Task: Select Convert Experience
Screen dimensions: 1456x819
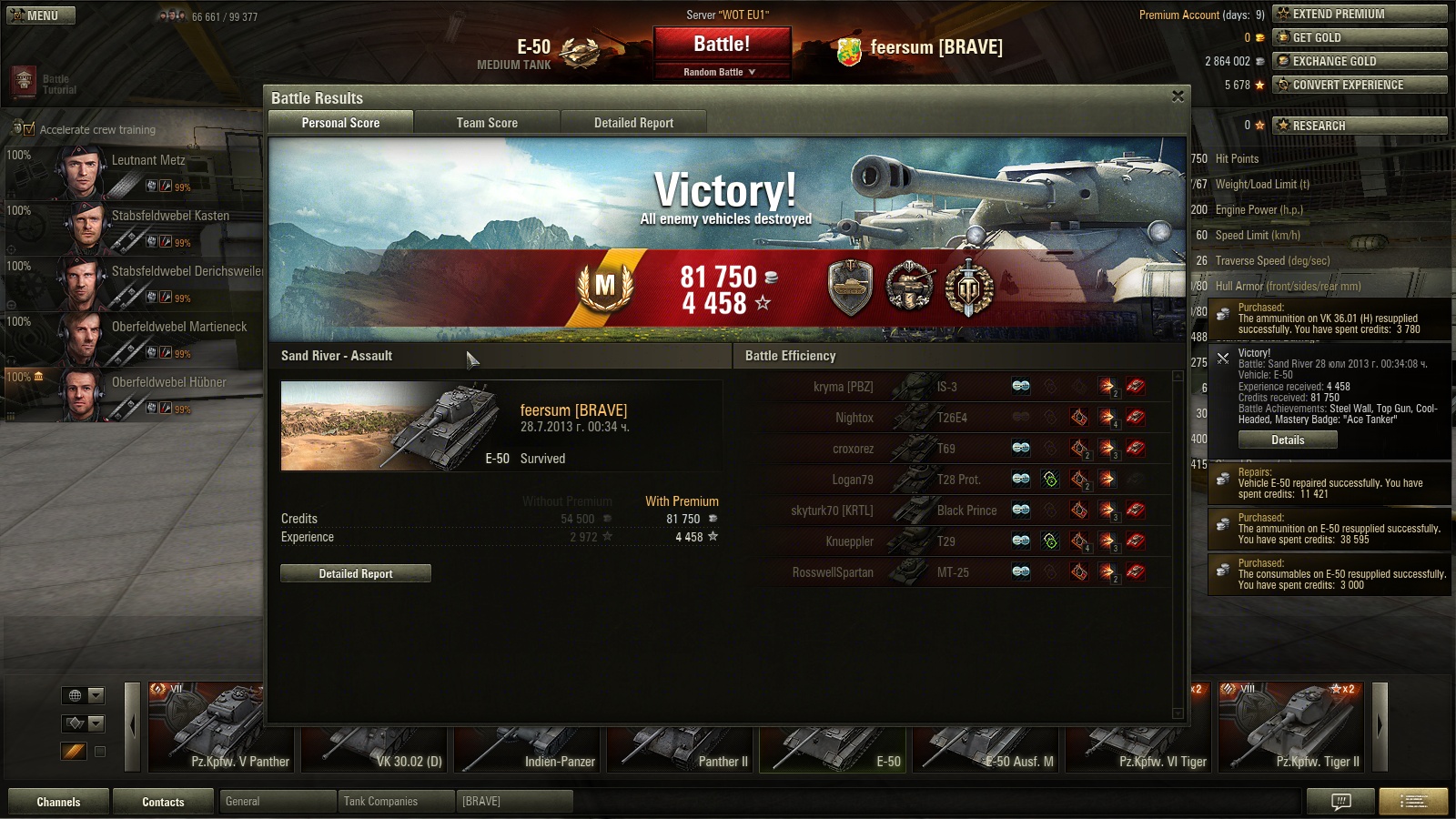Action: [1360, 85]
